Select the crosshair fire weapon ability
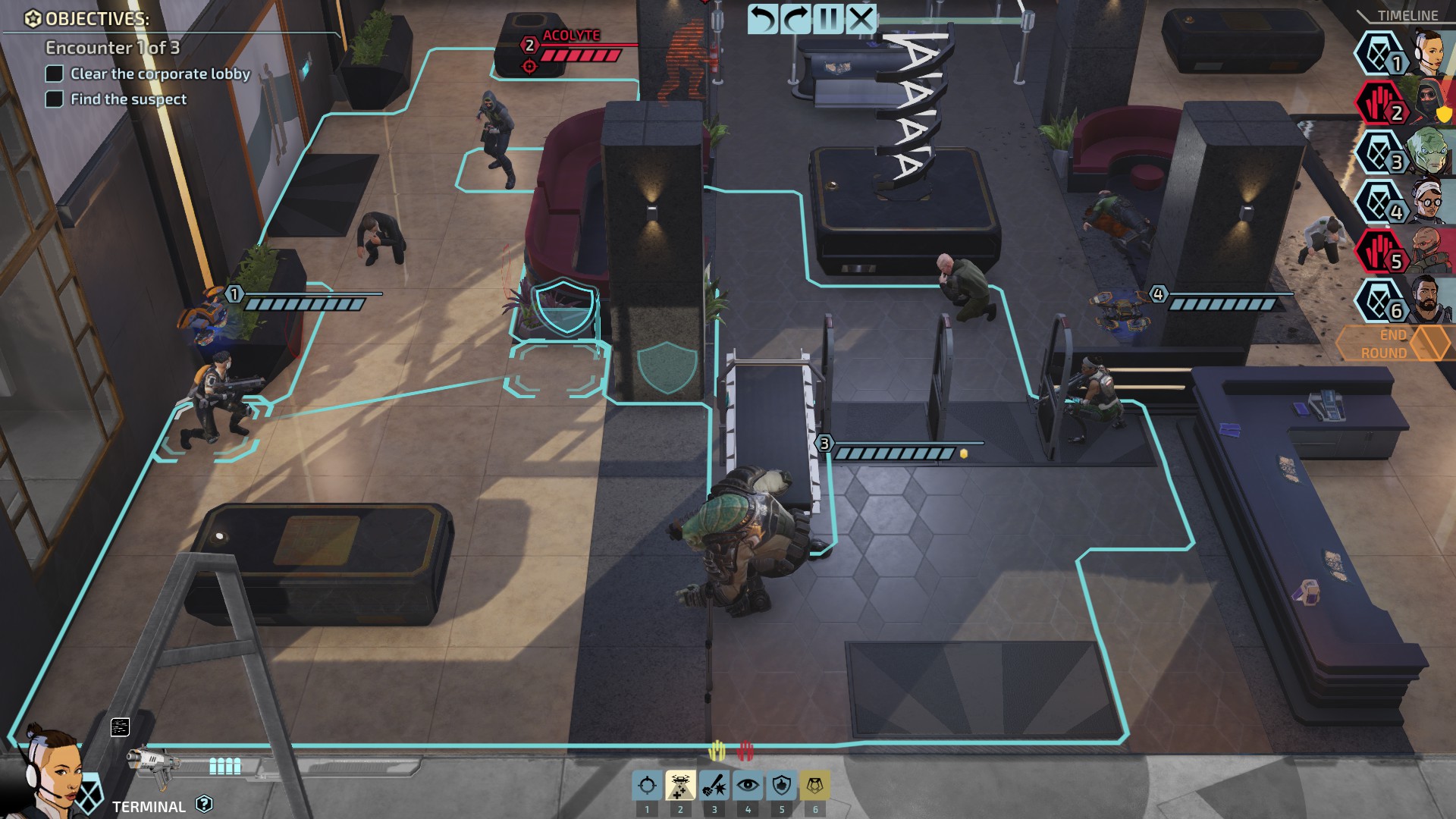 (x=647, y=786)
